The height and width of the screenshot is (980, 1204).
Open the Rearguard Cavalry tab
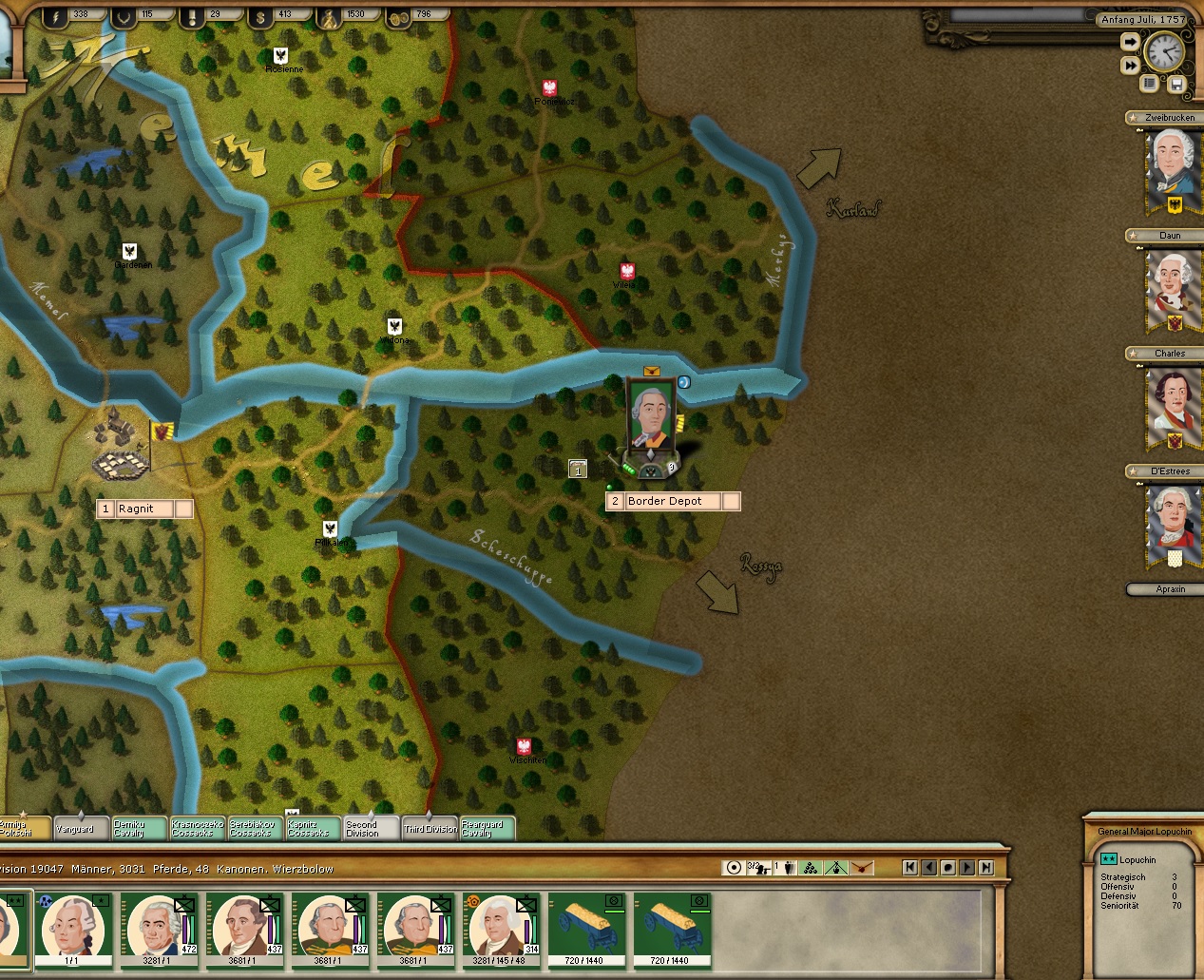coord(487,829)
